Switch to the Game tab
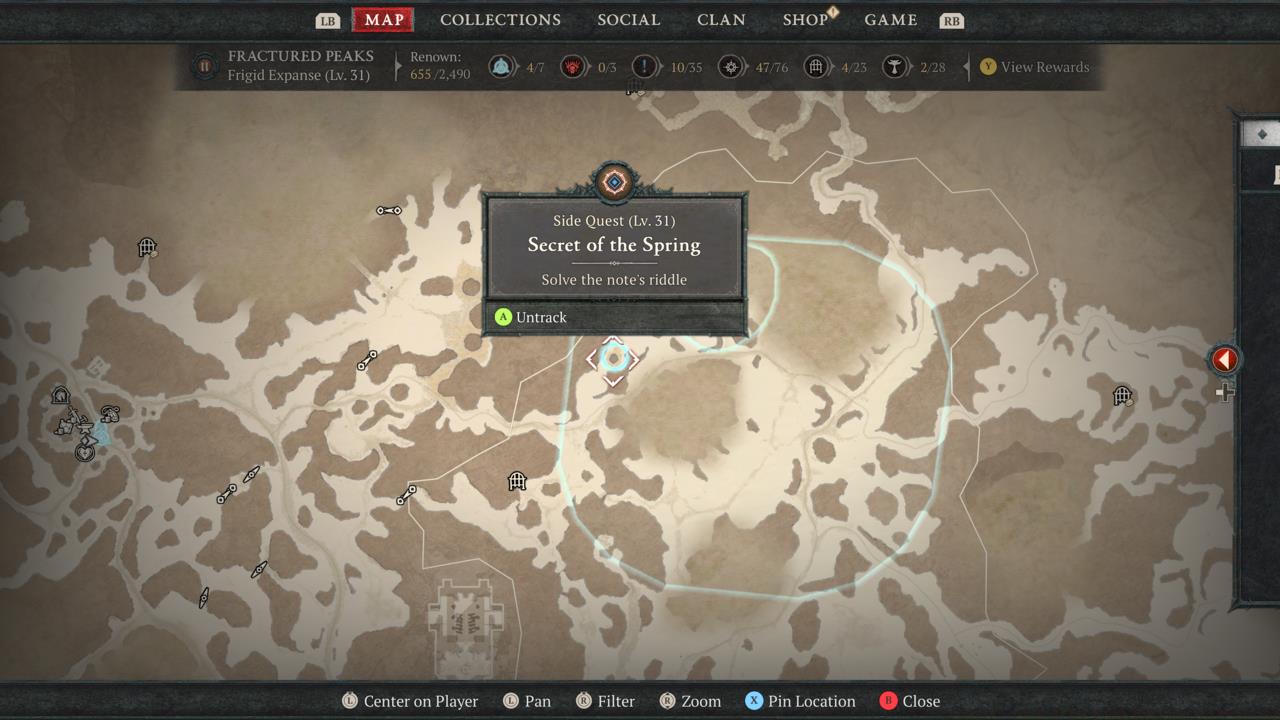This screenshot has width=1280, height=720. (890, 20)
